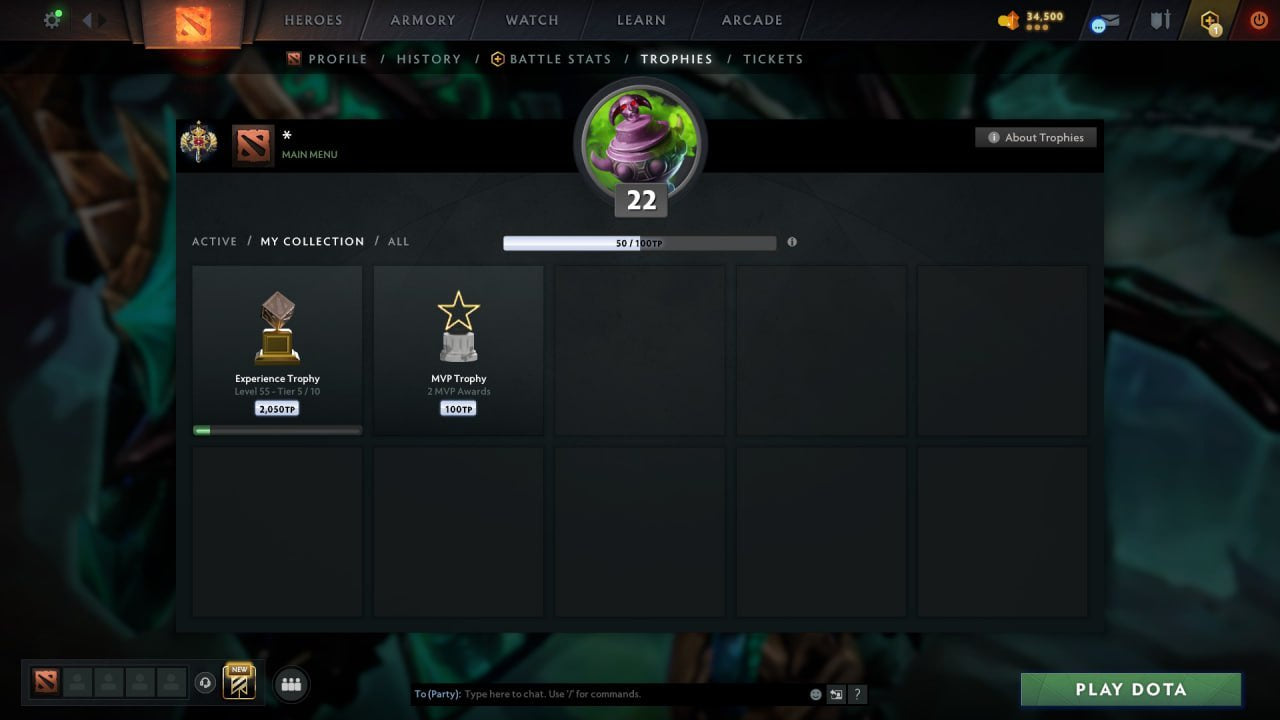The width and height of the screenshot is (1280, 720).
Task: Open the Battle Pass NEW item
Action: (238, 683)
